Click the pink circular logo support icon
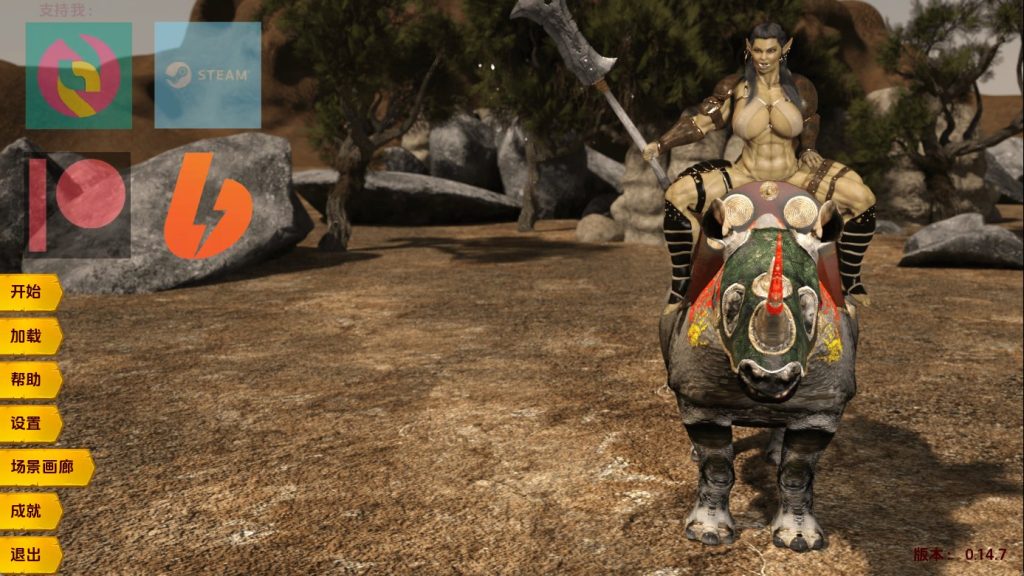This screenshot has width=1024, height=576. point(78,75)
